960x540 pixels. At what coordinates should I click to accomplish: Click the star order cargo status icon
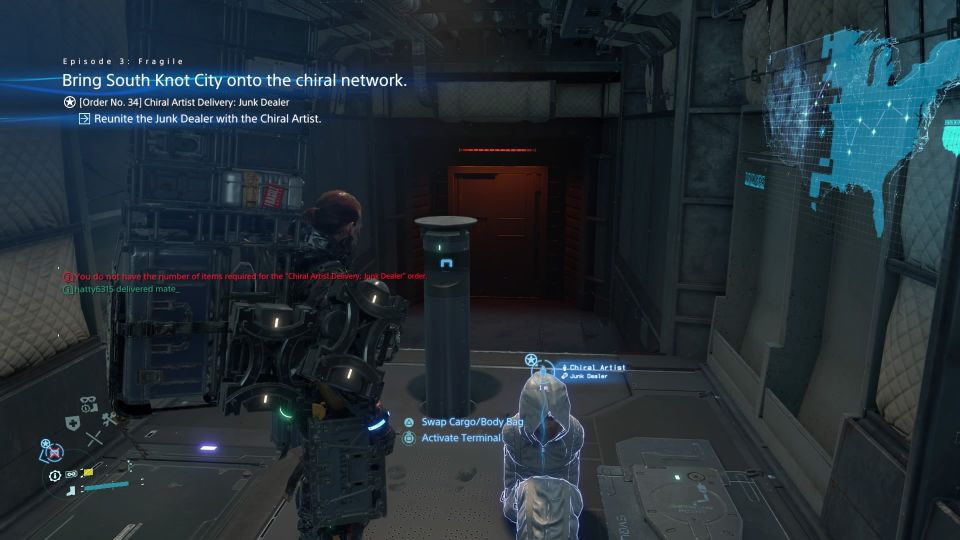click(x=47, y=445)
